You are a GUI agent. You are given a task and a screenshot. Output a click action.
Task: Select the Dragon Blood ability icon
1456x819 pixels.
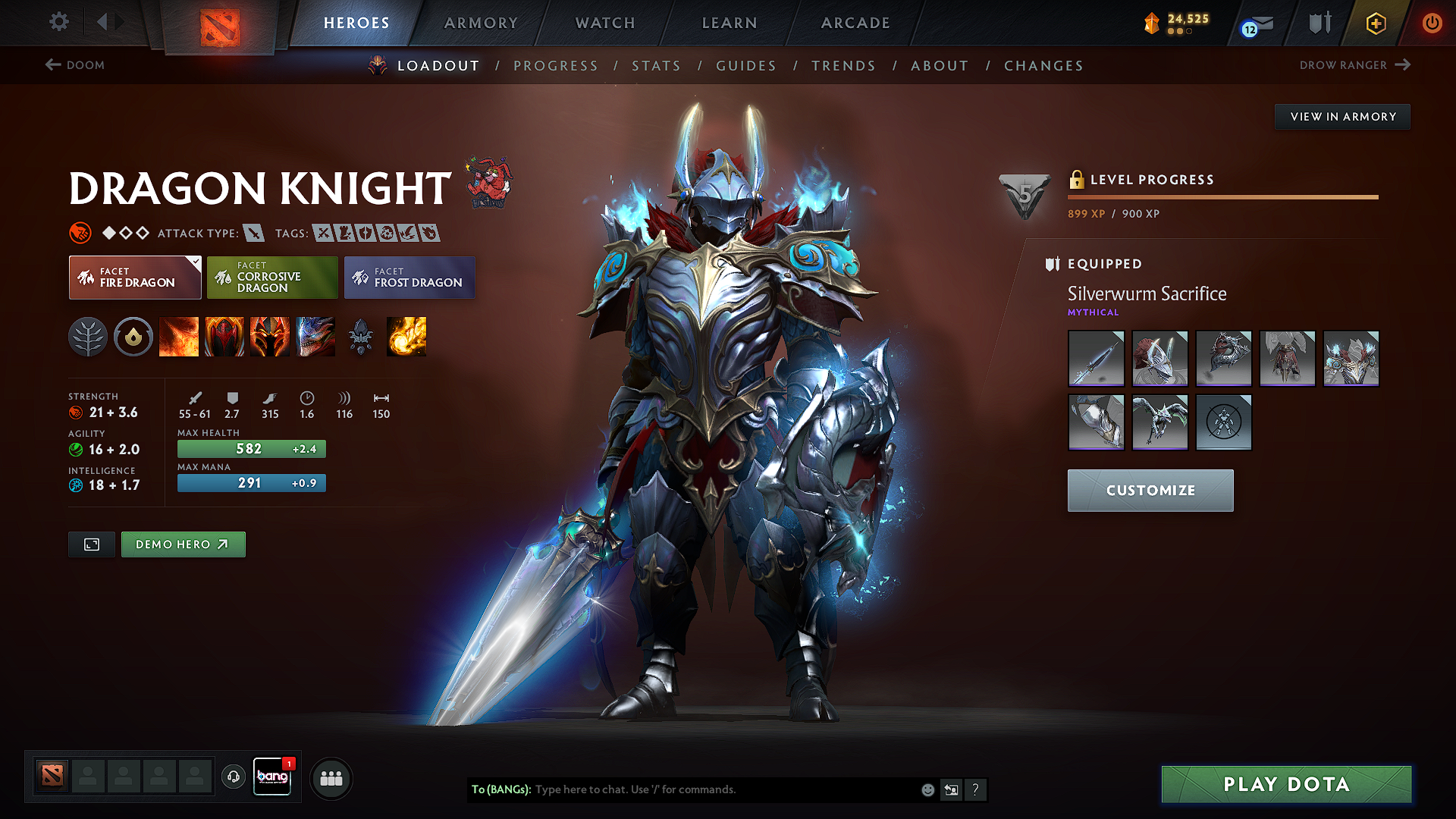click(x=224, y=337)
